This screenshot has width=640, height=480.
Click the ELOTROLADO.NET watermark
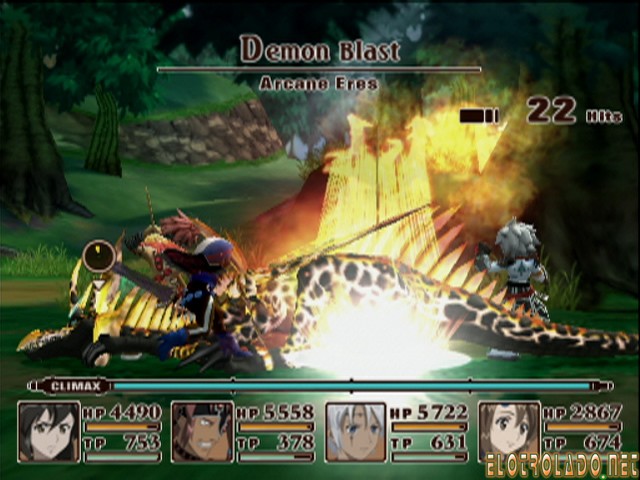(561, 466)
